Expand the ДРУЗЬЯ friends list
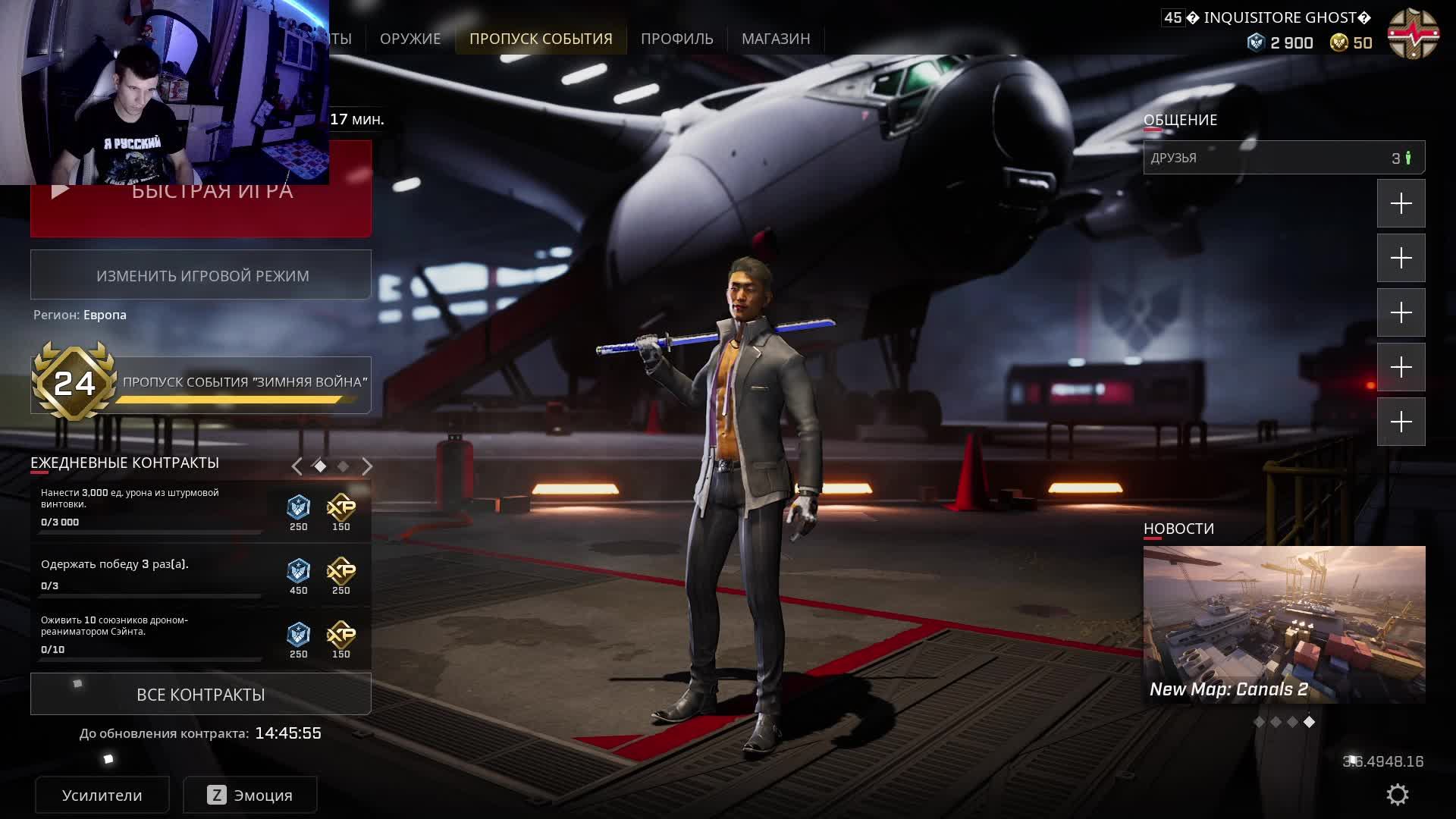The height and width of the screenshot is (819, 1456). (1283, 158)
